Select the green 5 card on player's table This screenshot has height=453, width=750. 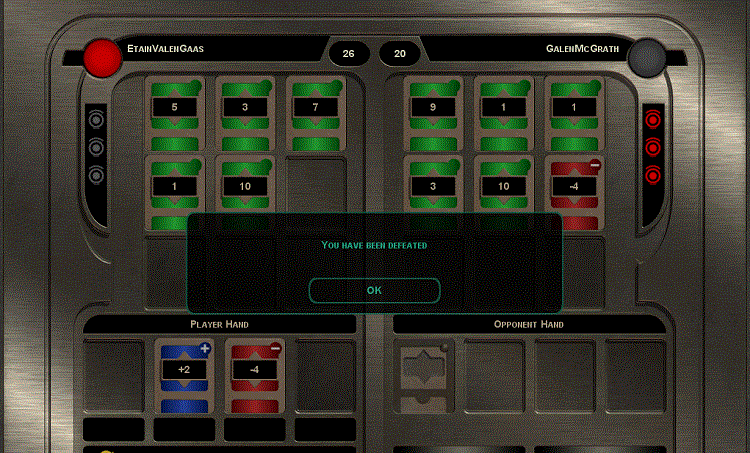(176, 107)
